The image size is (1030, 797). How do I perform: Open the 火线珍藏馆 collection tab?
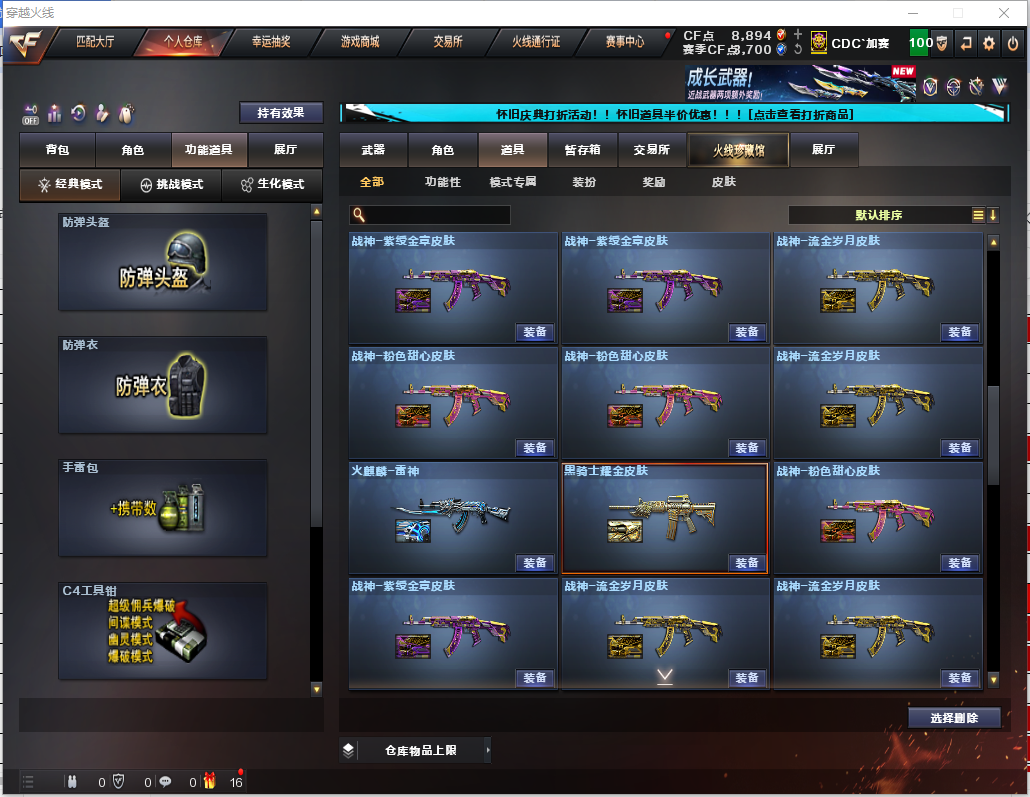738,150
